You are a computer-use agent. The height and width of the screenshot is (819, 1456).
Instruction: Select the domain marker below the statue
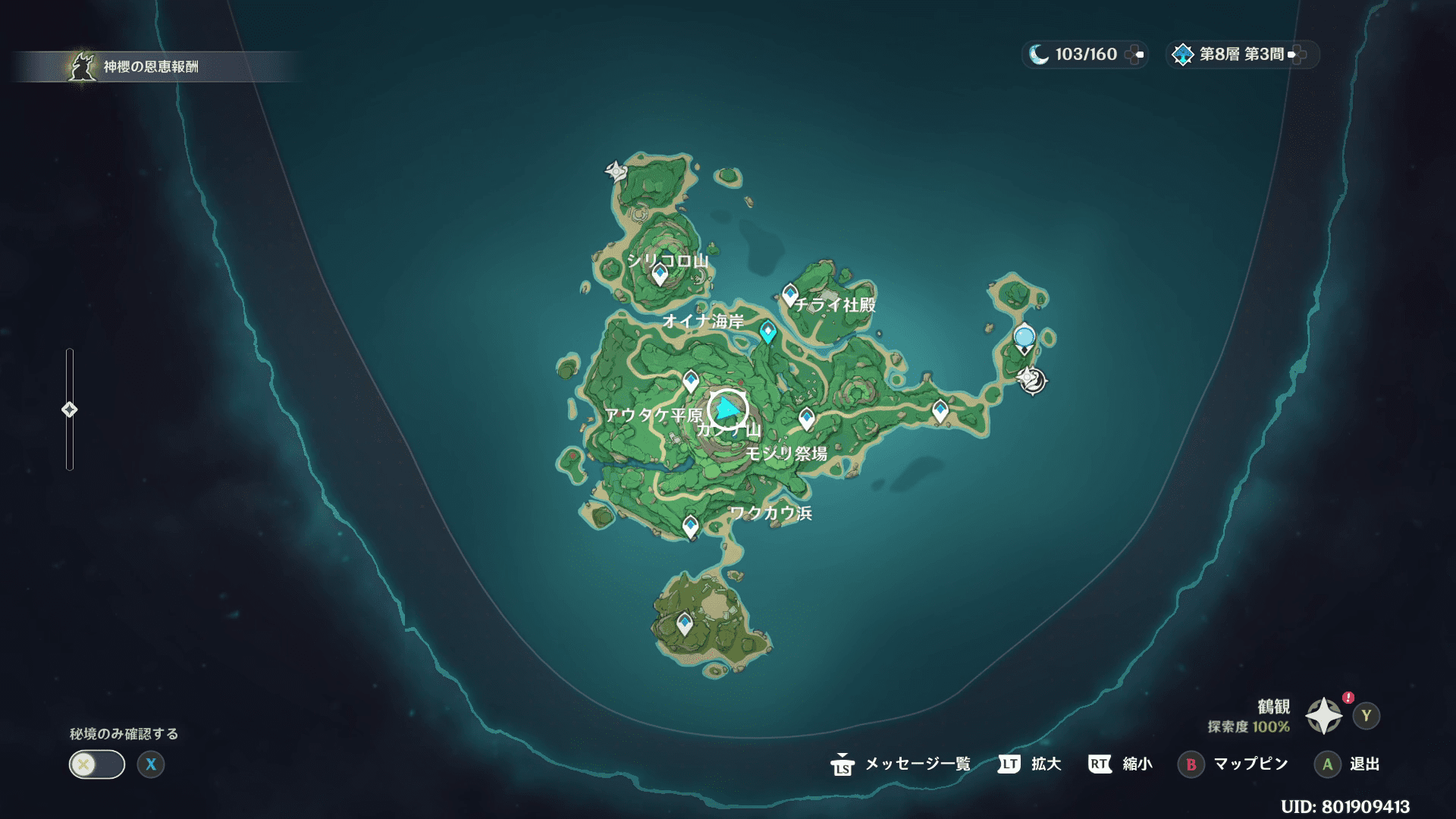(x=1031, y=379)
